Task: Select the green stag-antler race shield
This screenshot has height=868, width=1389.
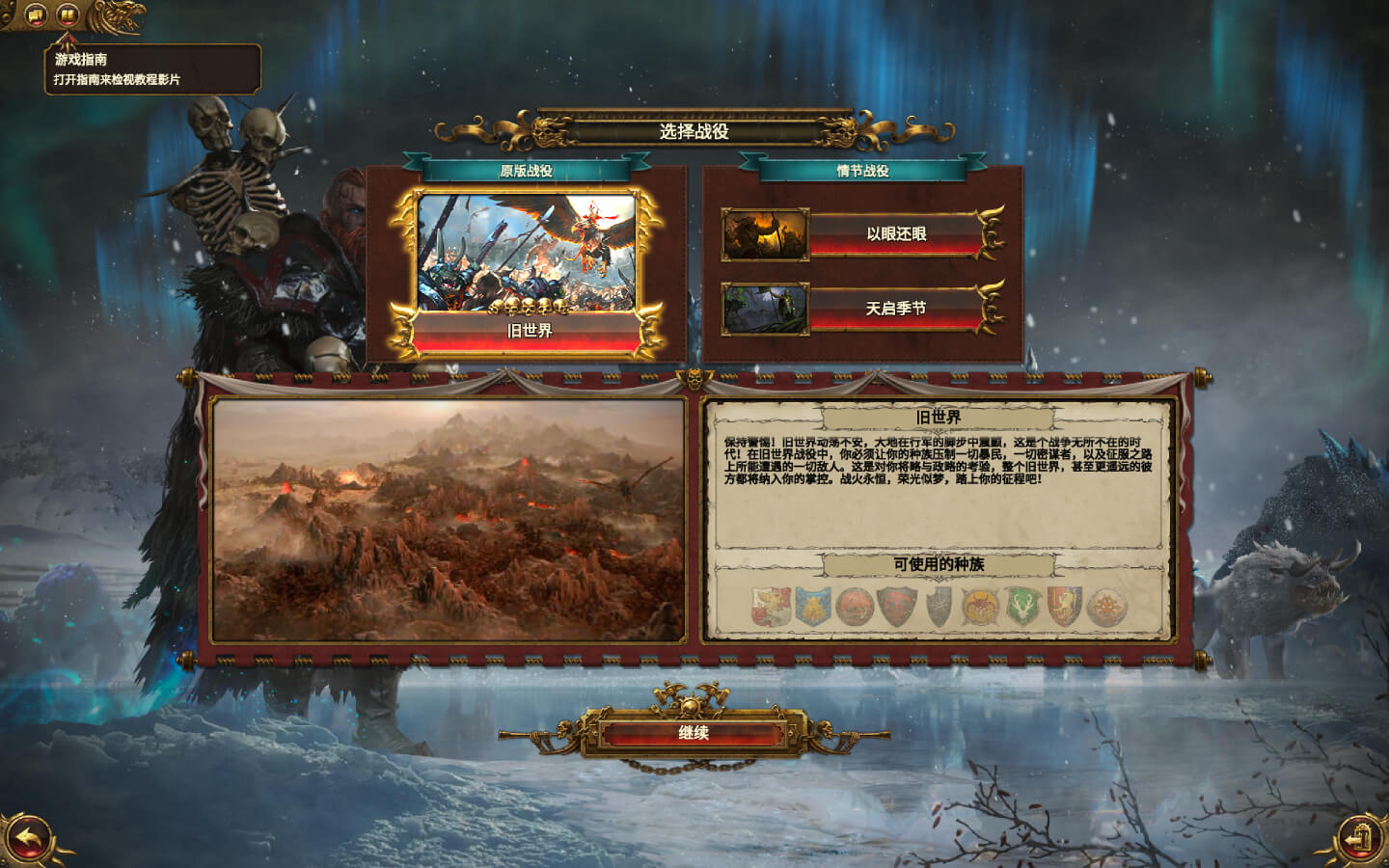Action: [1021, 607]
